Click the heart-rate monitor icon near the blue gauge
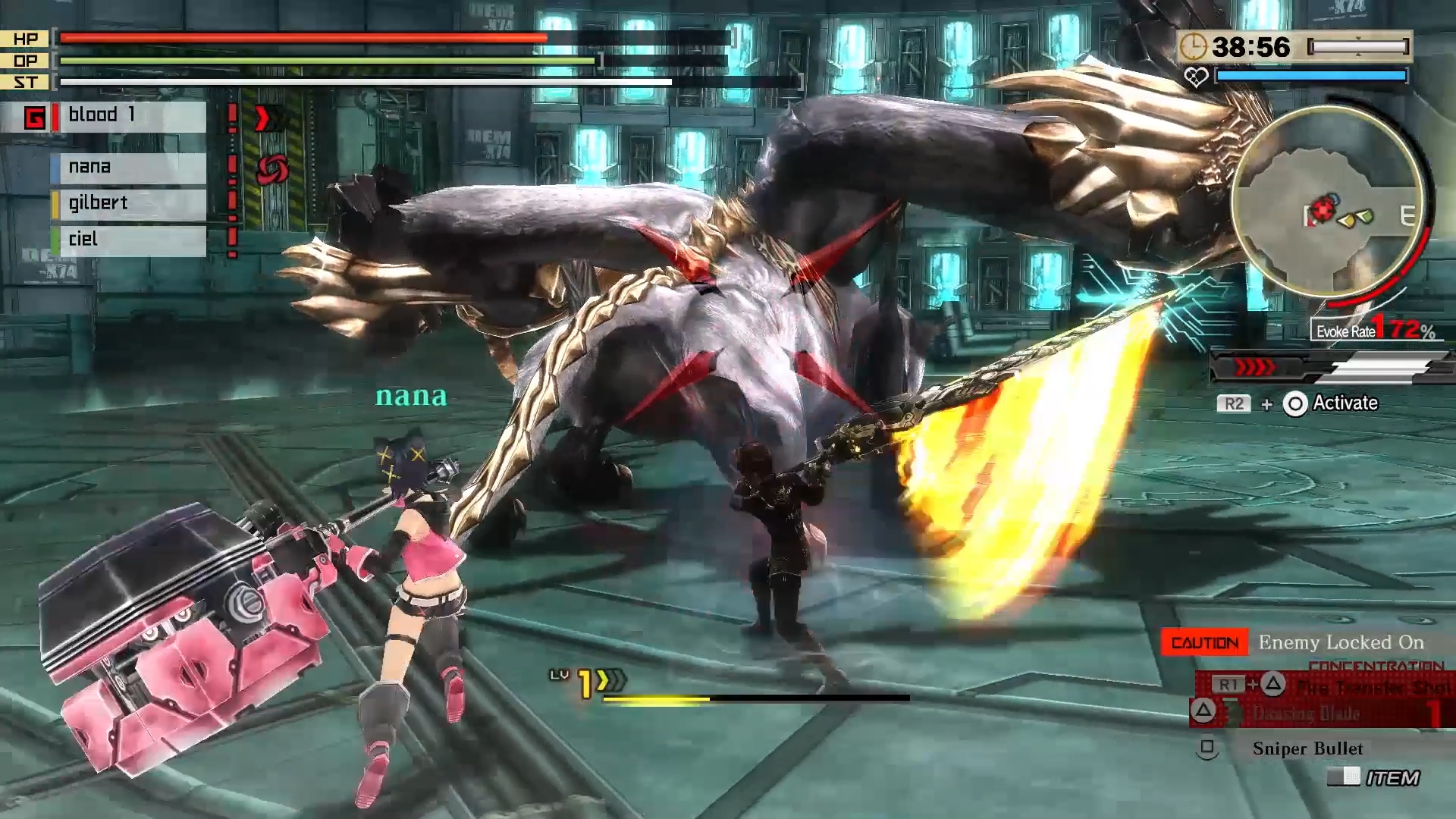Viewport: 1456px width, 819px height. 1197,75
